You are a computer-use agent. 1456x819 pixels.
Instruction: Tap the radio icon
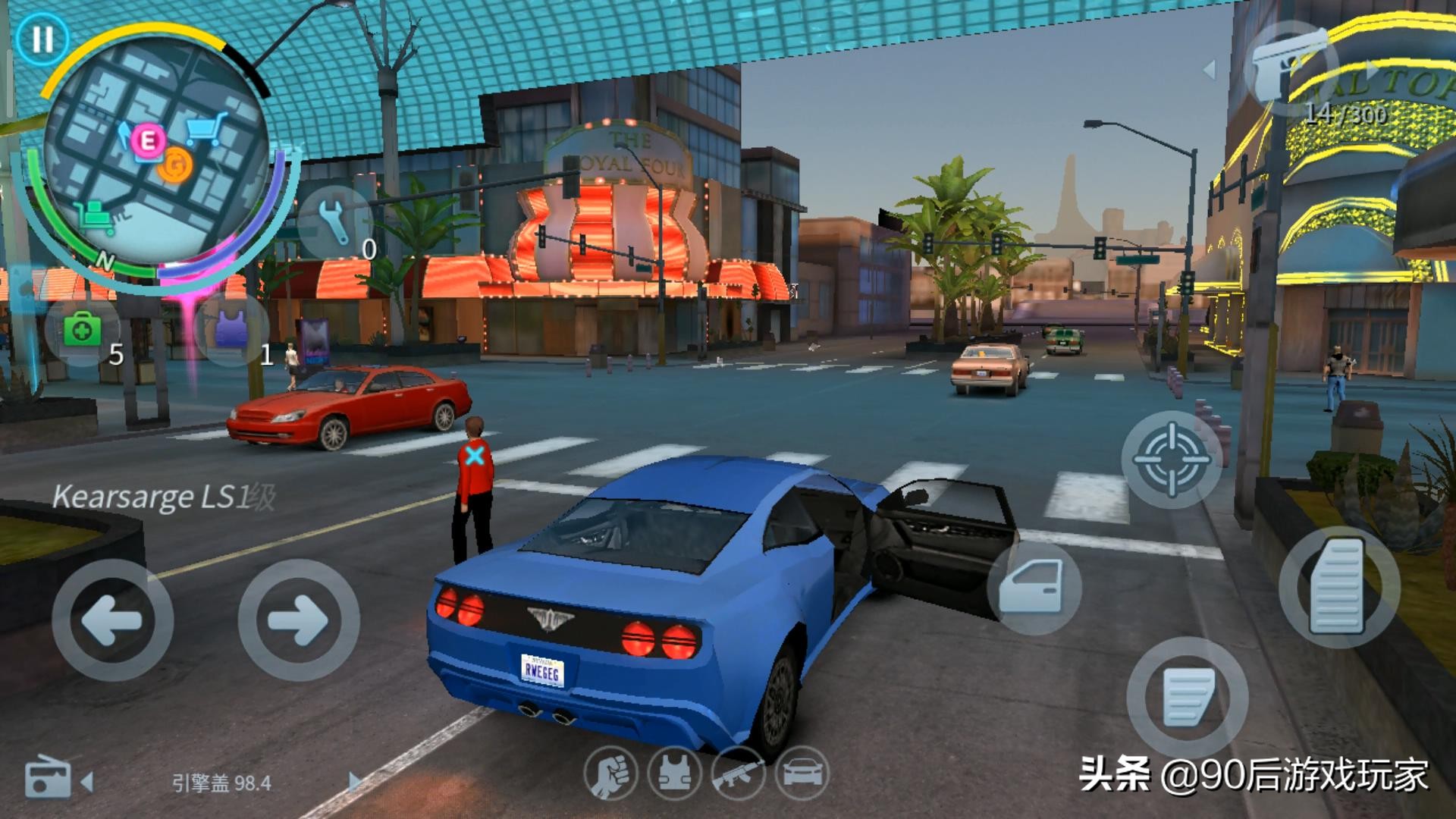click(47, 779)
